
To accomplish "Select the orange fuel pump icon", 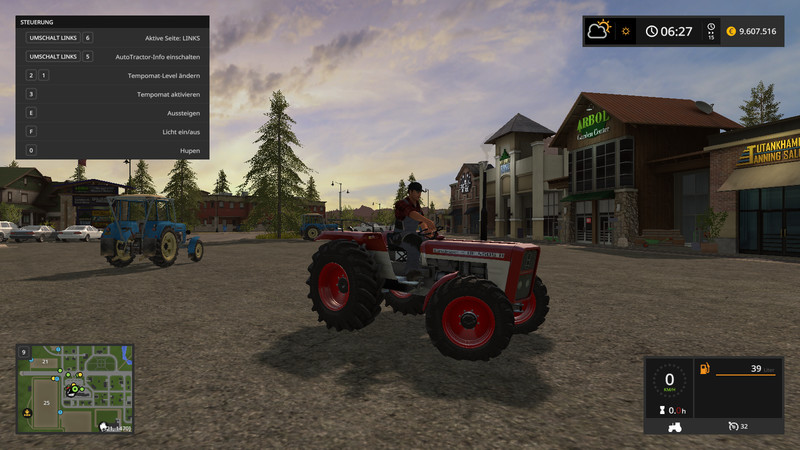I will click(x=705, y=369).
